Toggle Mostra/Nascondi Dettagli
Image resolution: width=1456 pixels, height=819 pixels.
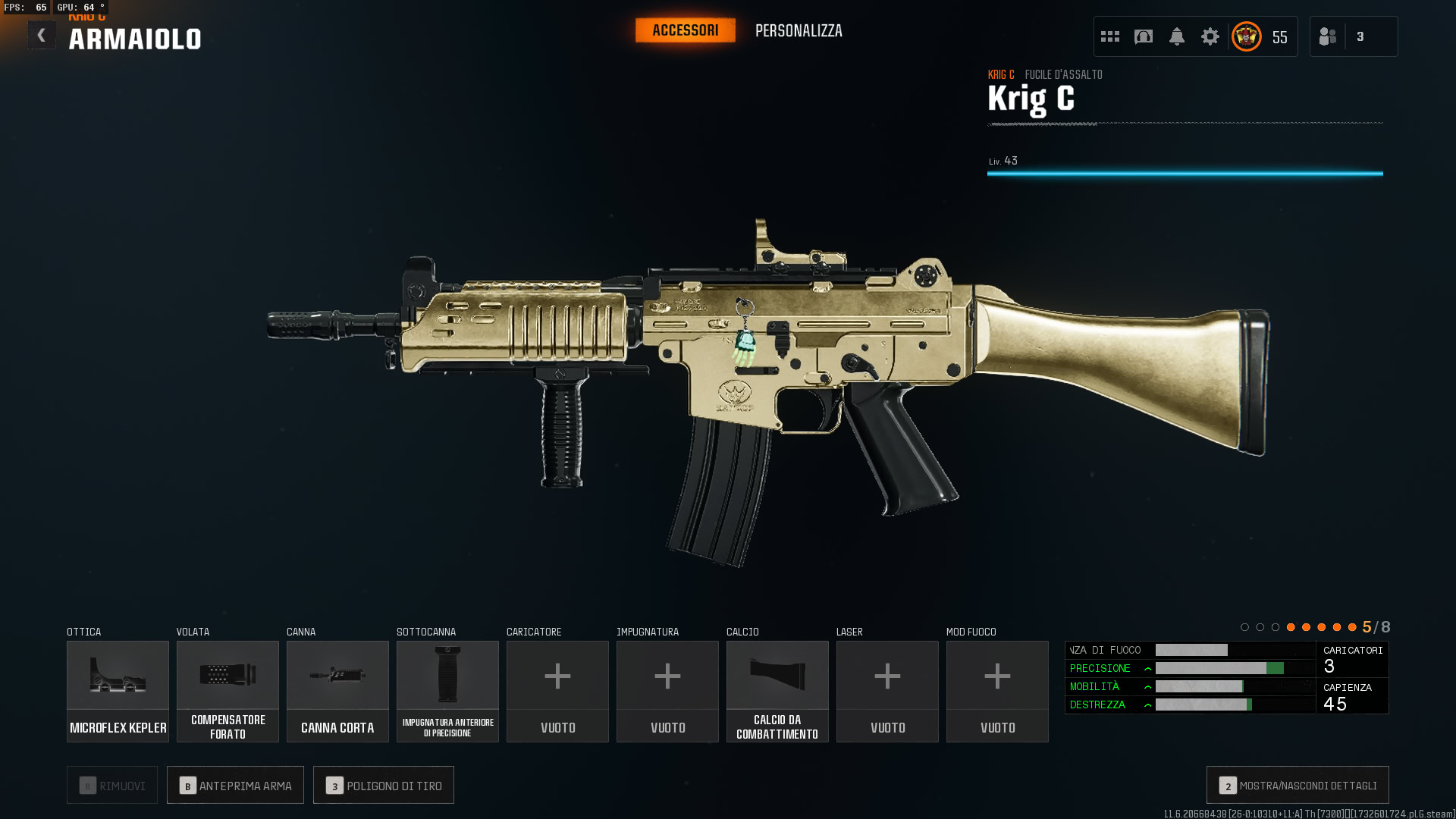1298,786
